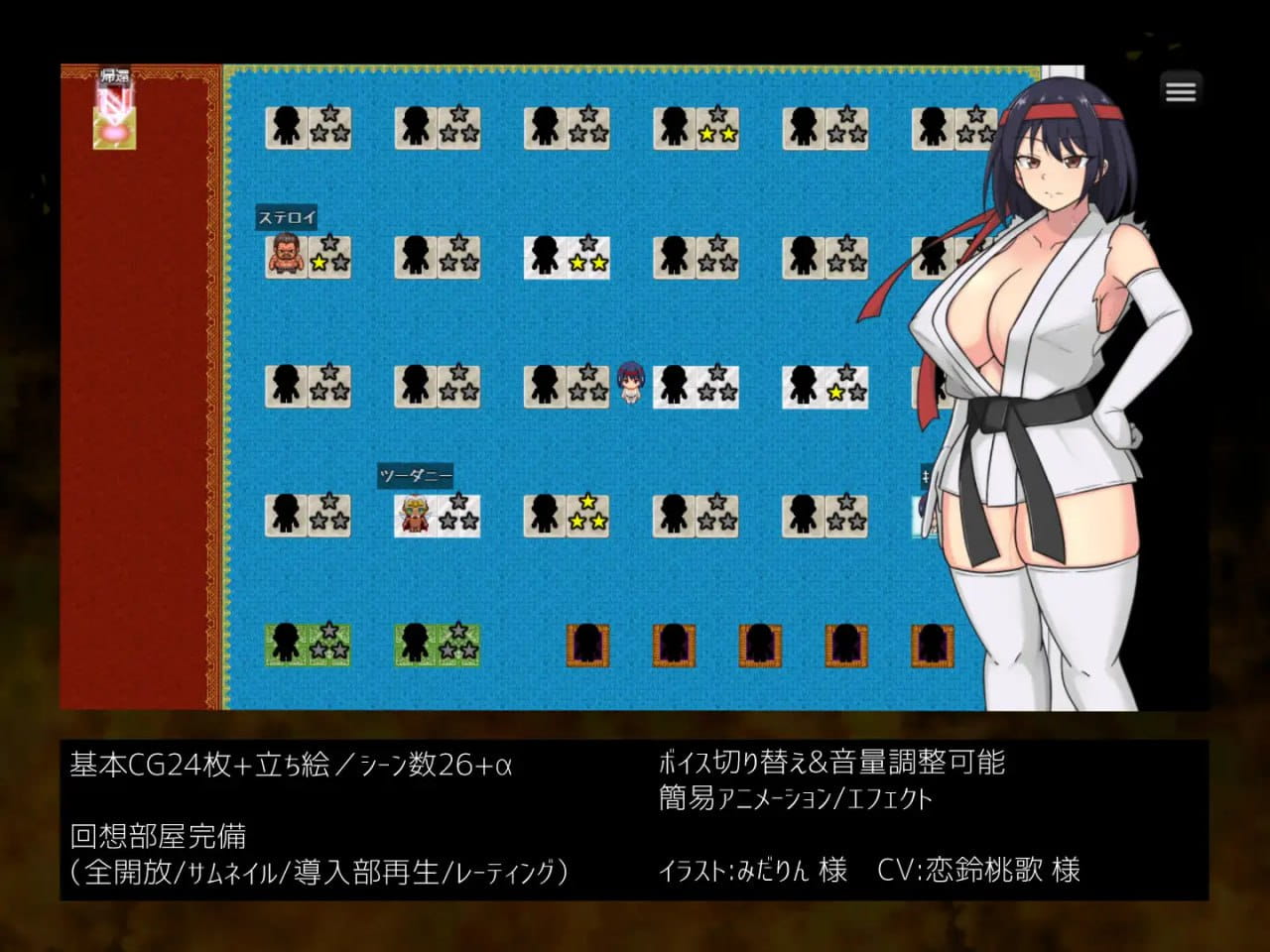Open the first brown door frame

pos(587,646)
